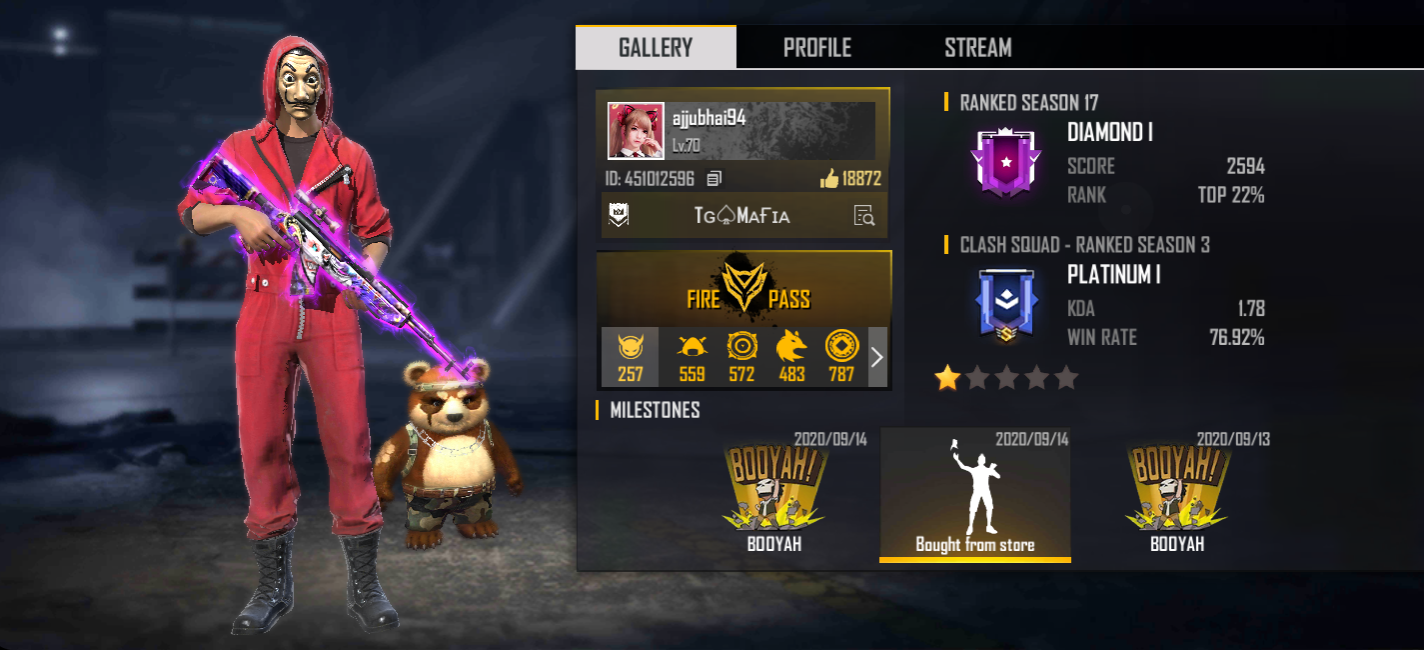Switch to the Gallery tab
Screen dimensions: 1424x650
(655, 47)
